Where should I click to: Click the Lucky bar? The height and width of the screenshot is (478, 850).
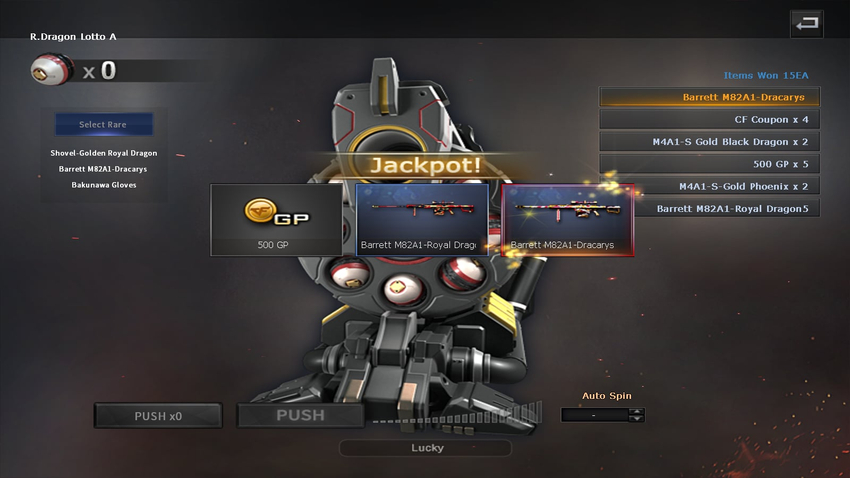(426, 448)
